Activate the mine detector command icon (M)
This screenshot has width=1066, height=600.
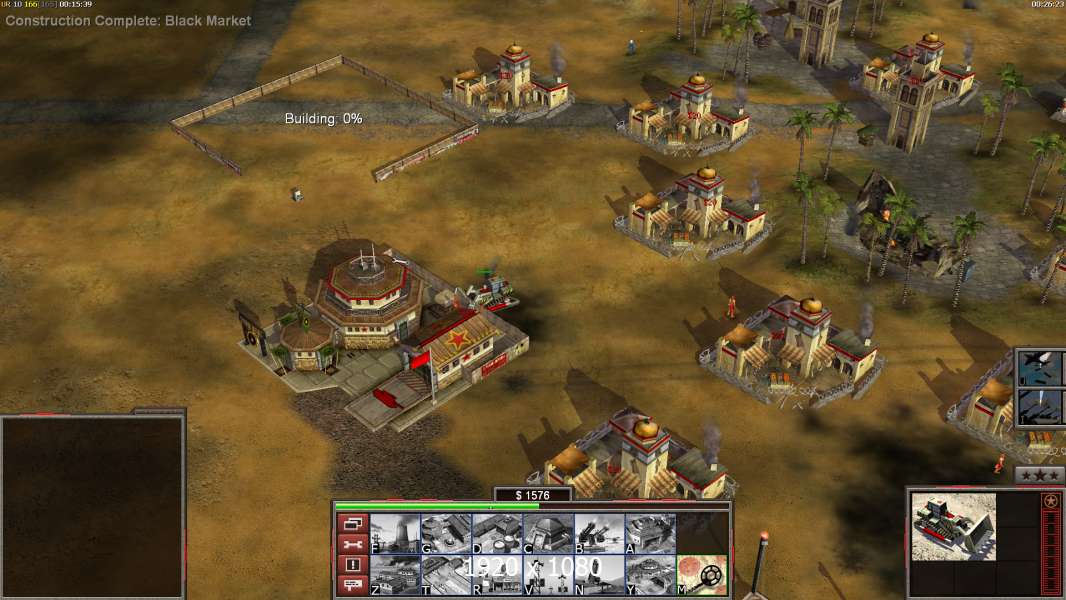pos(701,574)
